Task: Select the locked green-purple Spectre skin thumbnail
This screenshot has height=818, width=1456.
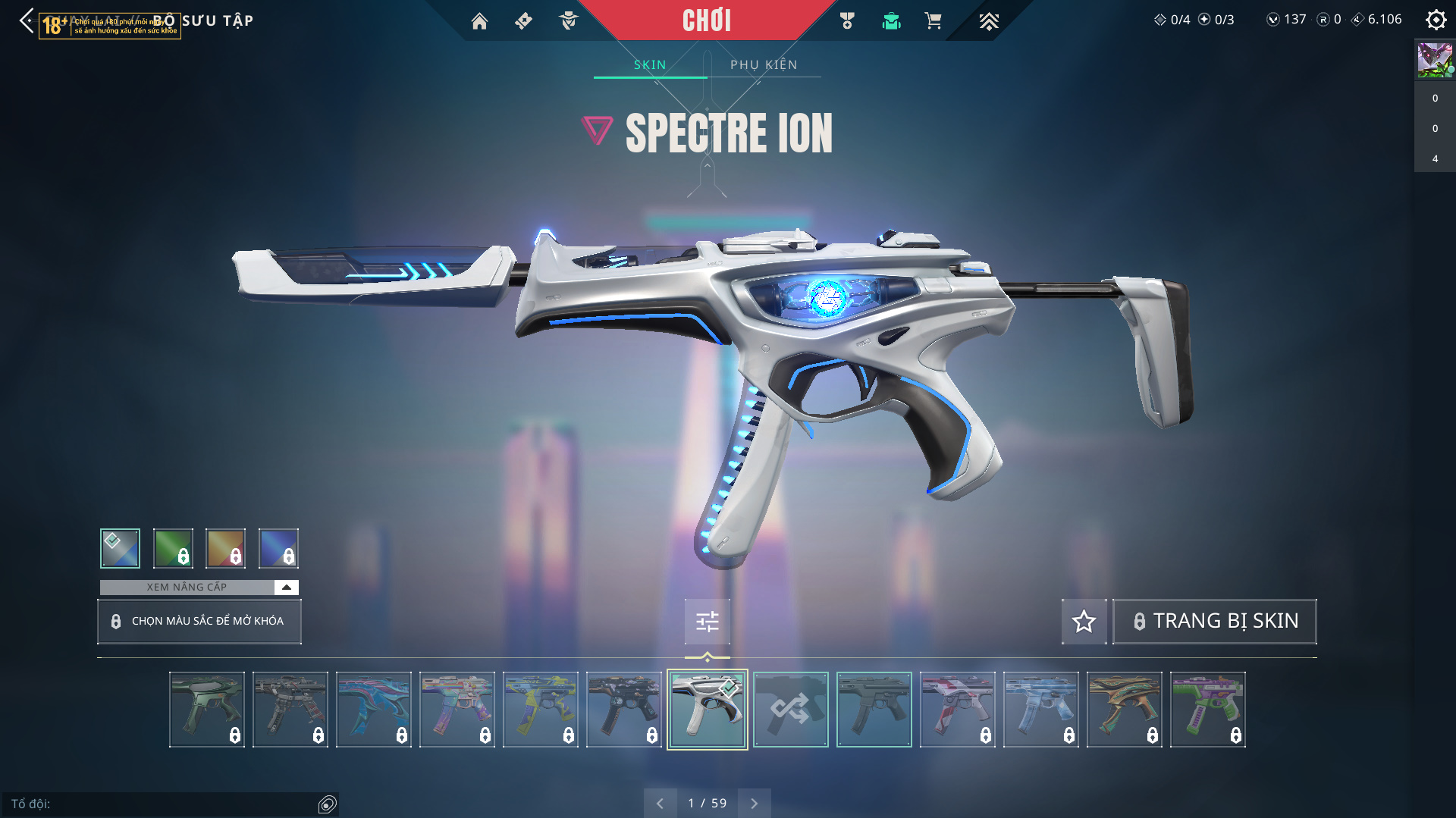Action: pyautogui.click(x=1207, y=710)
